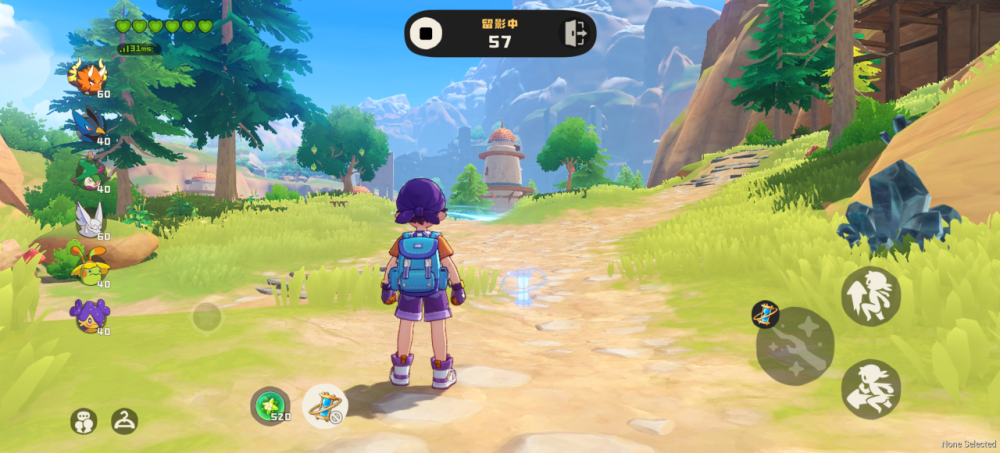Select the blue bird creature in the party list
The width and height of the screenshot is (1000, 453).
tap(87, 125)
